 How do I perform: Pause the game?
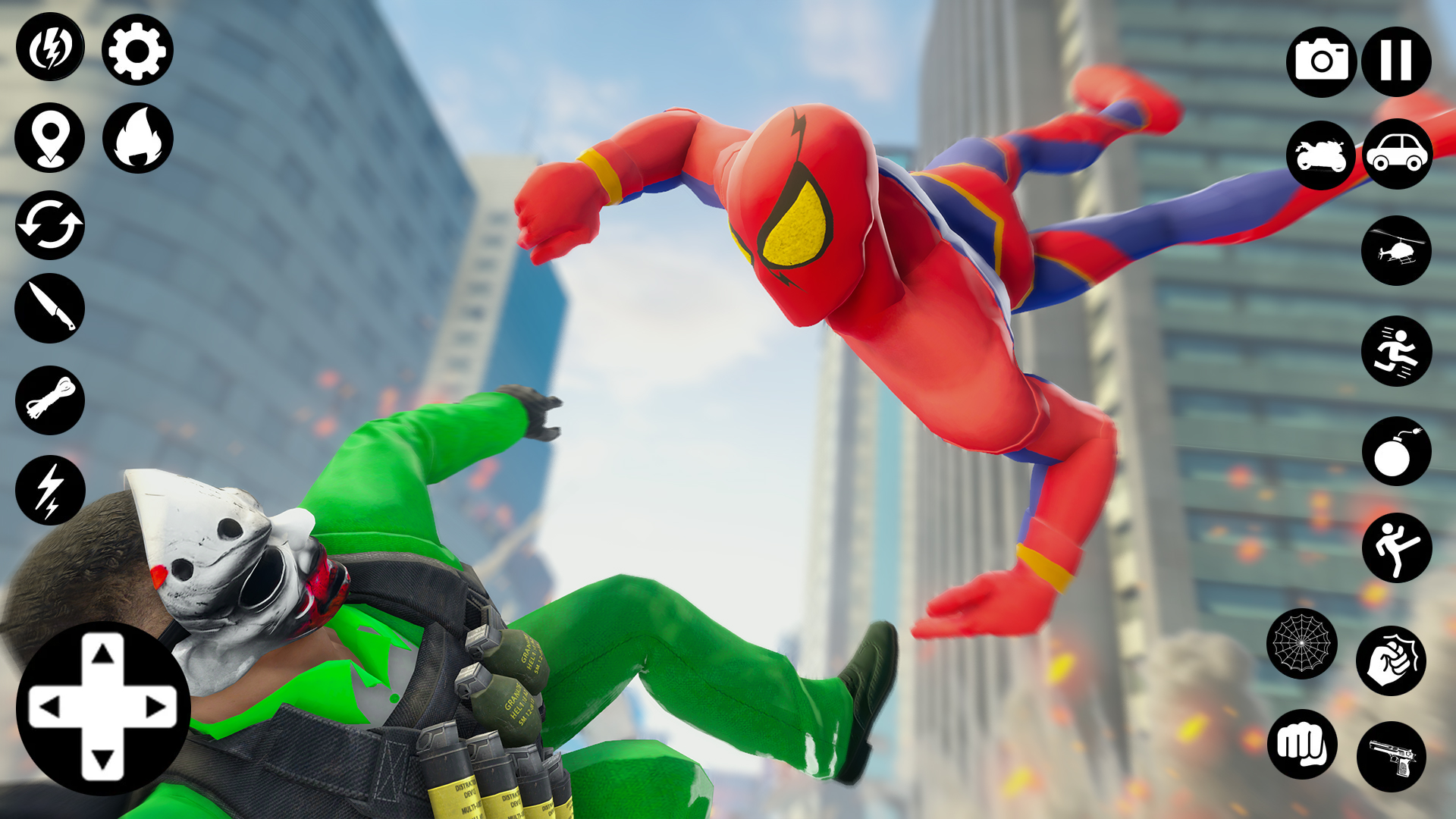pos(1398,61)
